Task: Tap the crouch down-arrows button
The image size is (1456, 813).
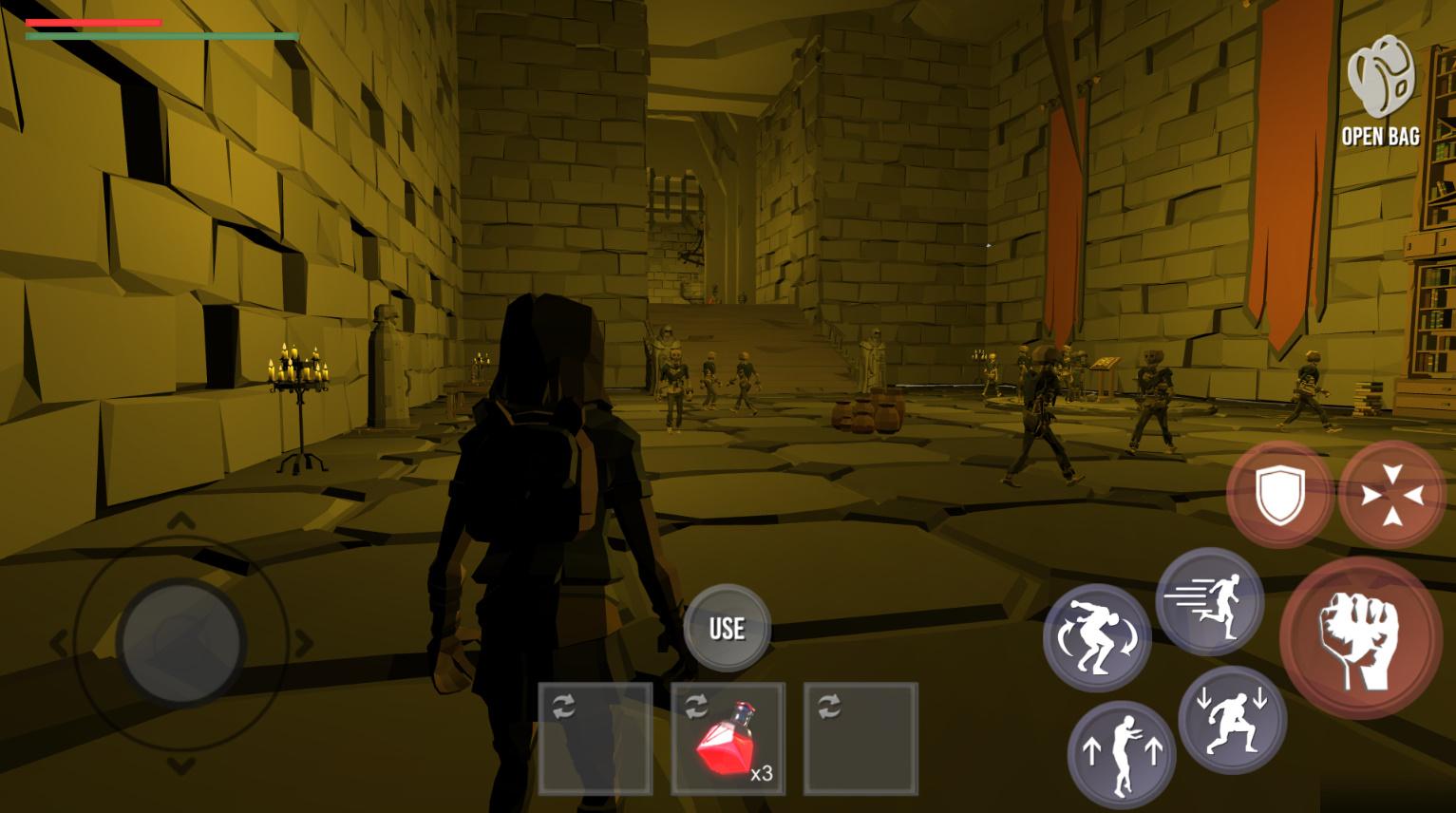Action: [1232, 719]
